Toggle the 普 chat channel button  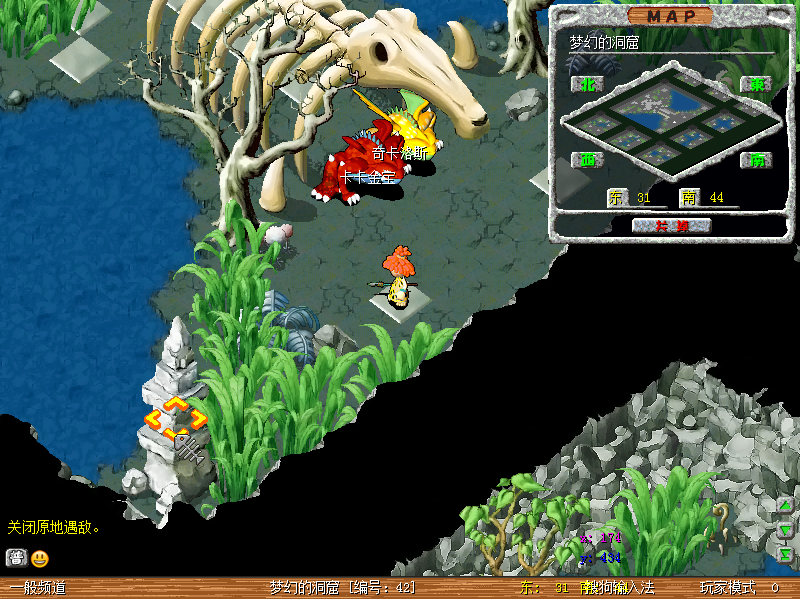(x=16, y=558)
